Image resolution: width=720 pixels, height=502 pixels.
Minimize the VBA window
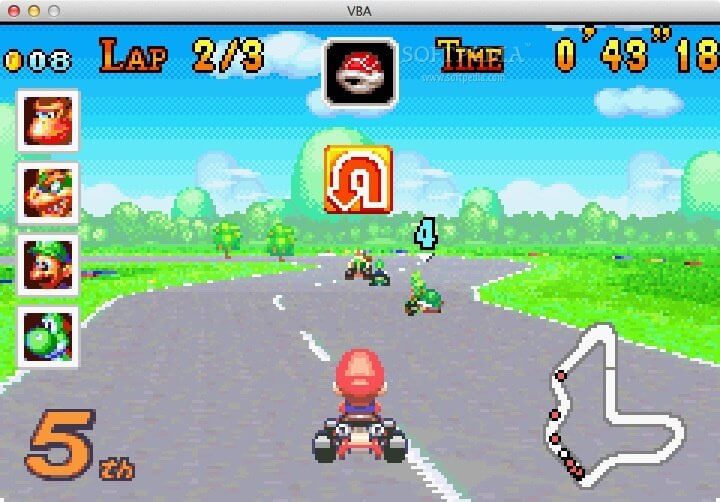coord(33,10)
